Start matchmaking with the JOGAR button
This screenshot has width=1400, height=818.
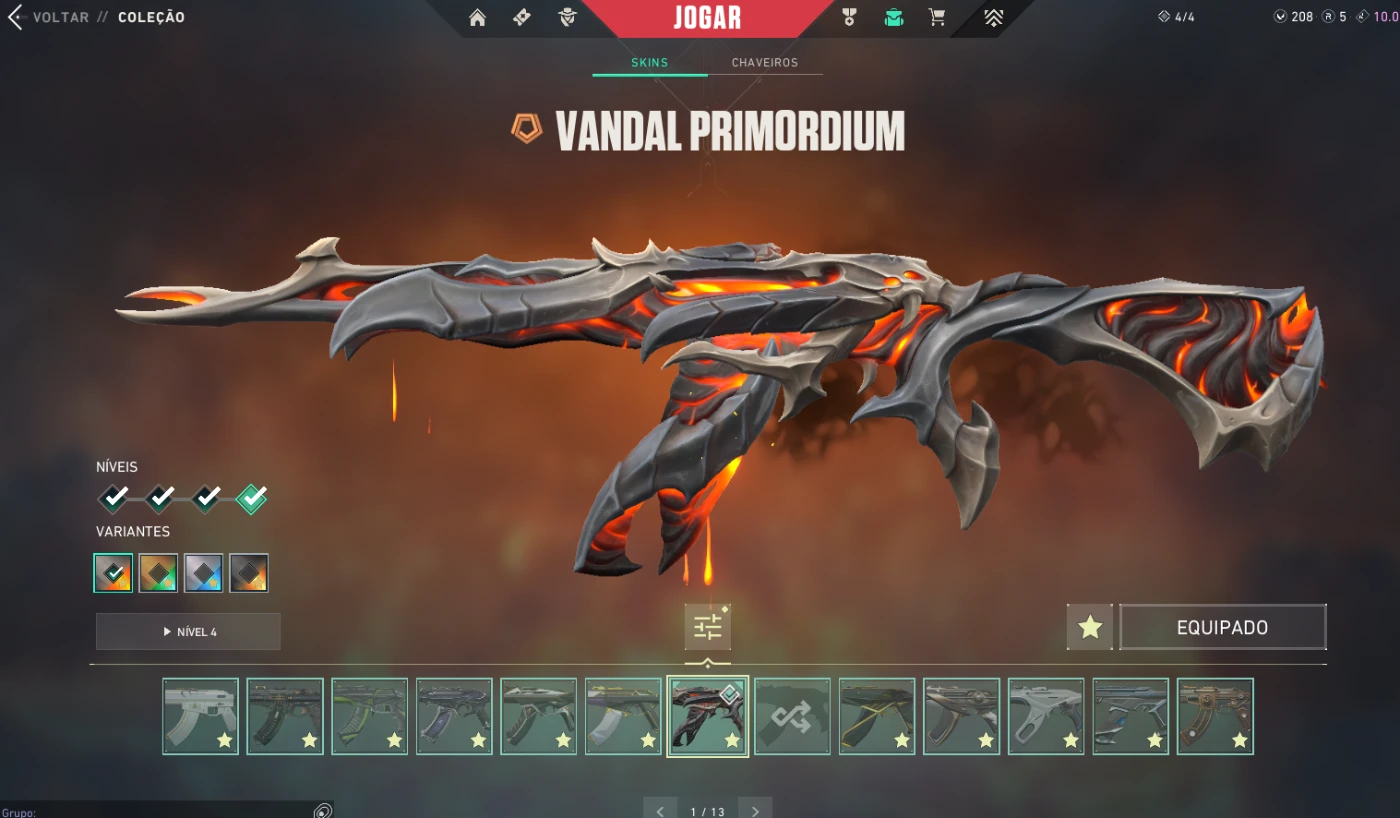pos(707,18)
